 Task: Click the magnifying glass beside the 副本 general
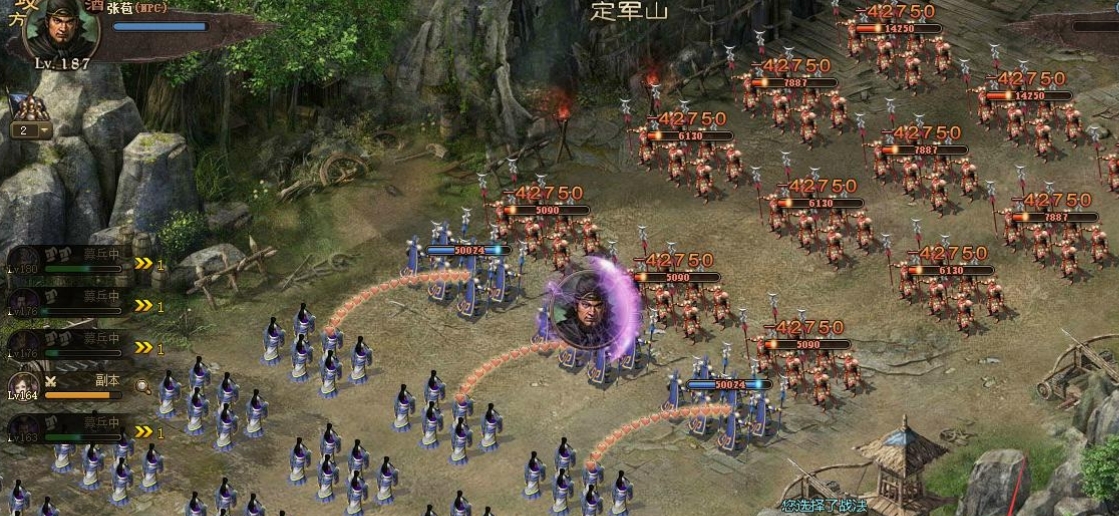[143, 386]
